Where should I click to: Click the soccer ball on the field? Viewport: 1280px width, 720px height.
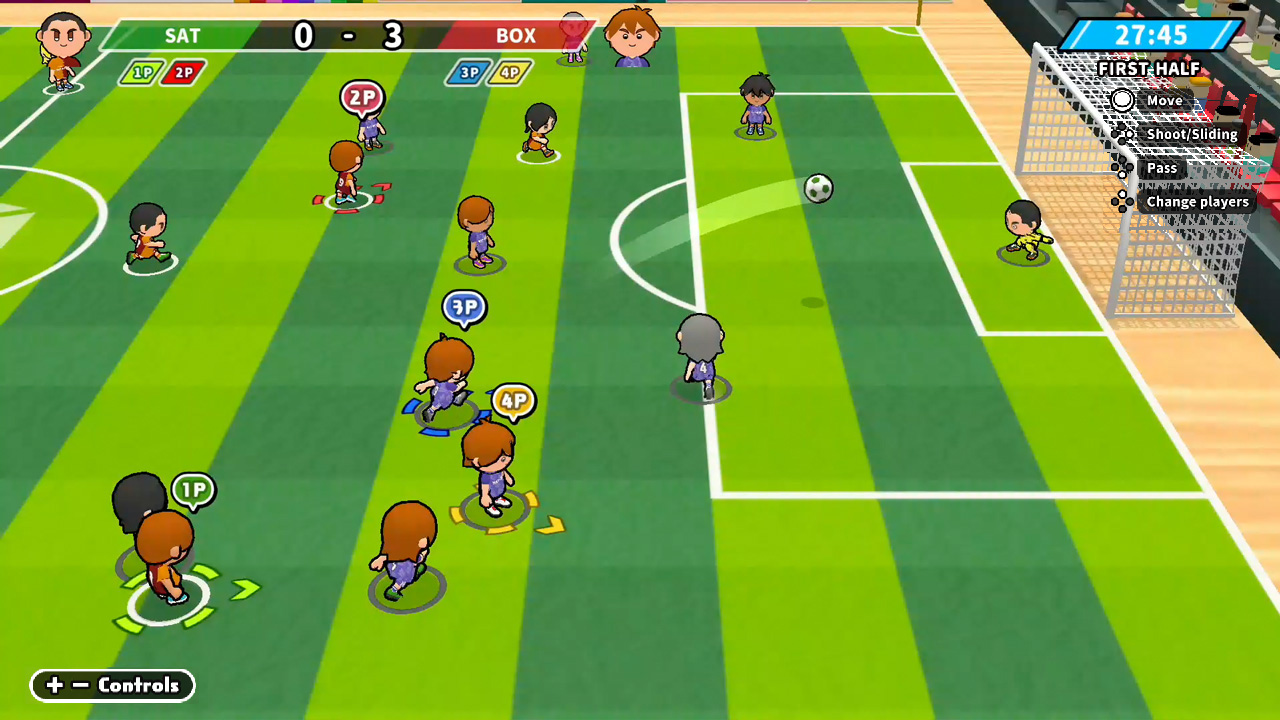pyautogui.click(x=818, y=189)
